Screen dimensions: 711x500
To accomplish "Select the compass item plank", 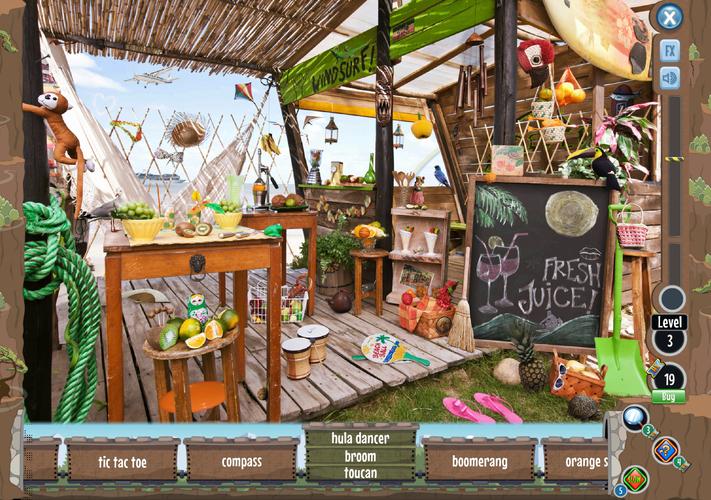I will pyautogui.click(x=242, y=462).
